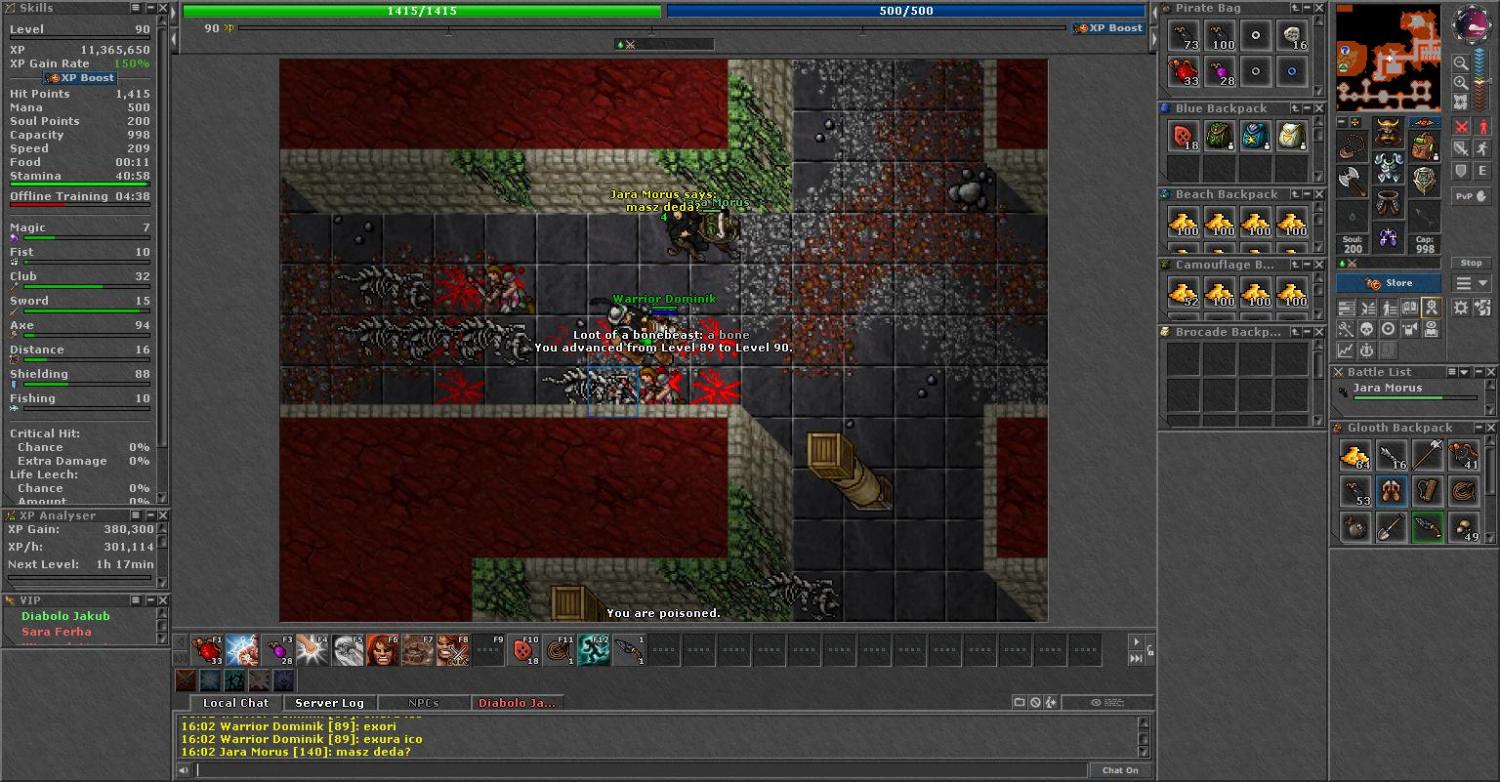Select the Local Chat tab
The width and height of the screenshot is (1500, 782).
[x=235, y=703]
